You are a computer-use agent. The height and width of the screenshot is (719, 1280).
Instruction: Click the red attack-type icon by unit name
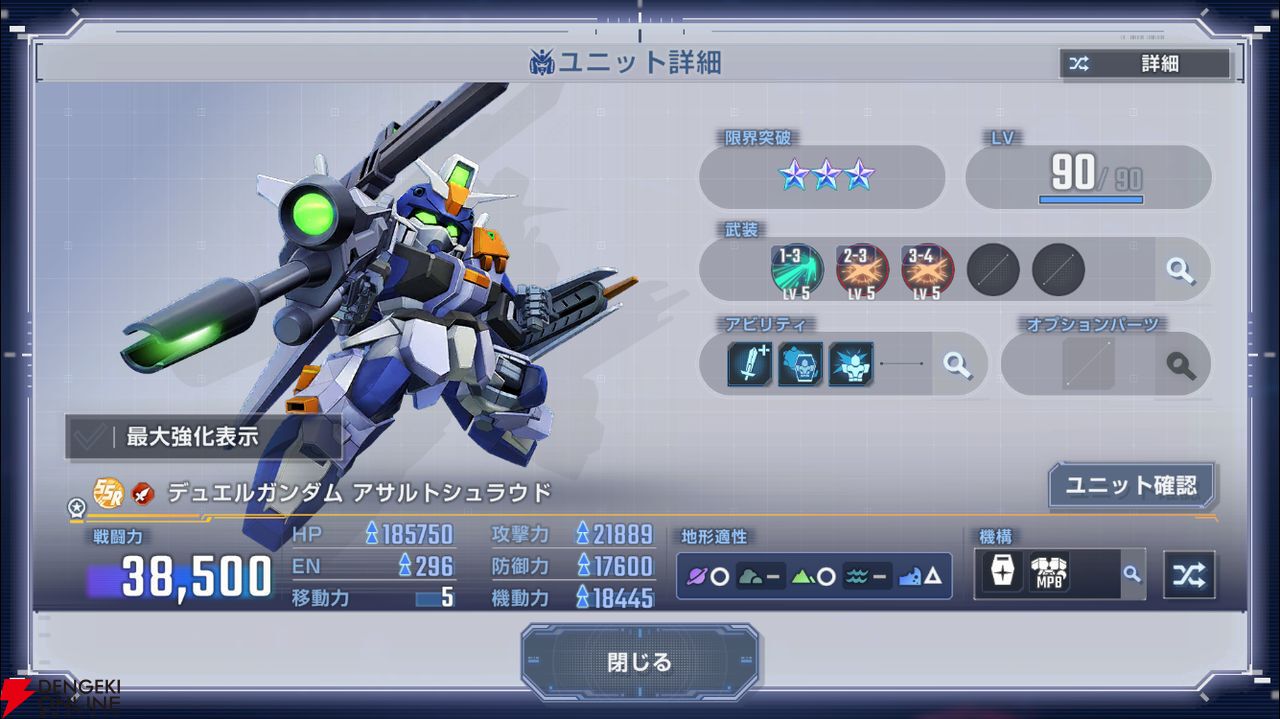[142, 493]
